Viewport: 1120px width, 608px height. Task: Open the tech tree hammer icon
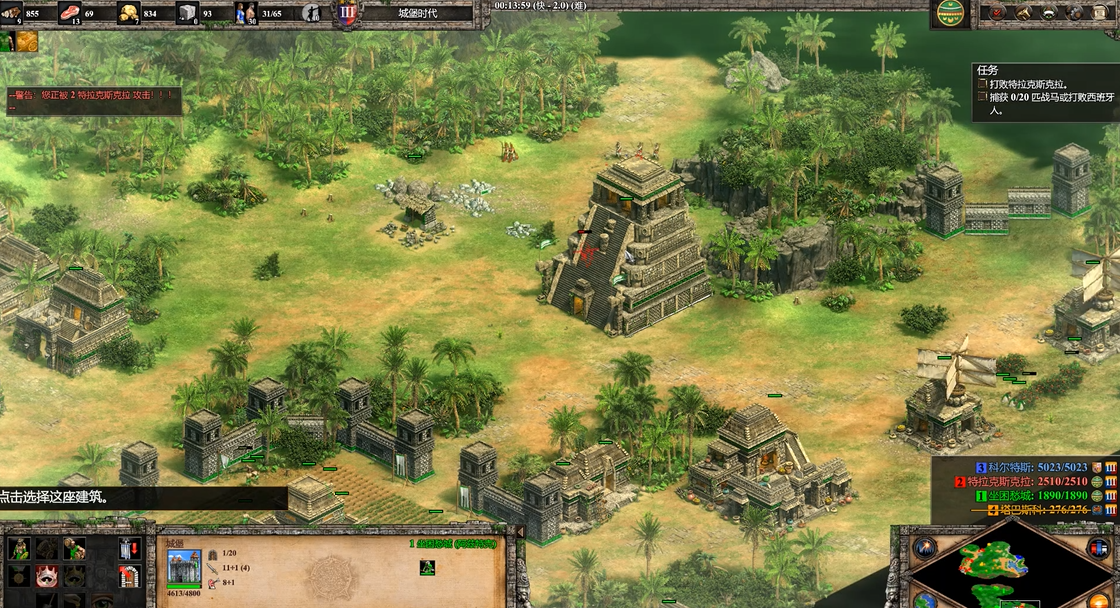pyautogui.click(x=1024, y=13)
